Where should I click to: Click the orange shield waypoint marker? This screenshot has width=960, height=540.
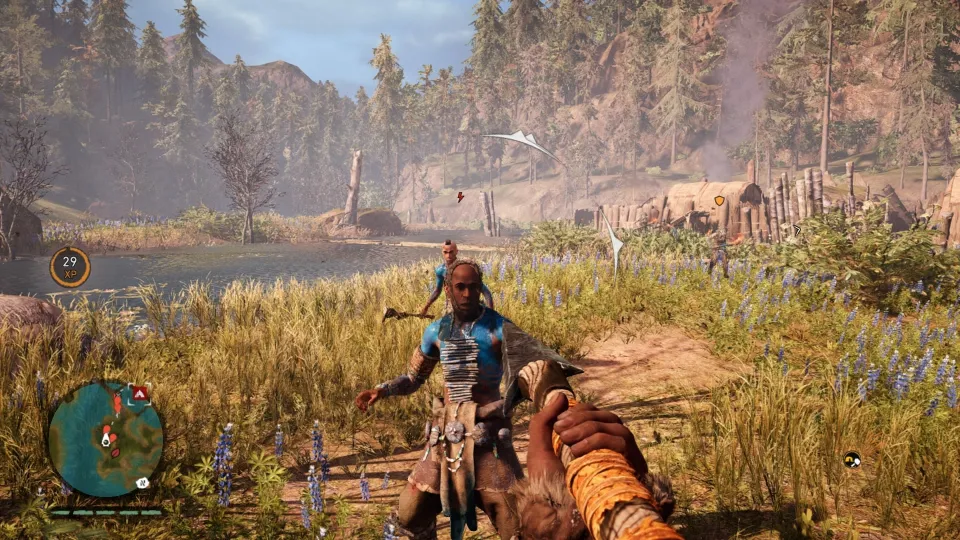click(718, 200)
